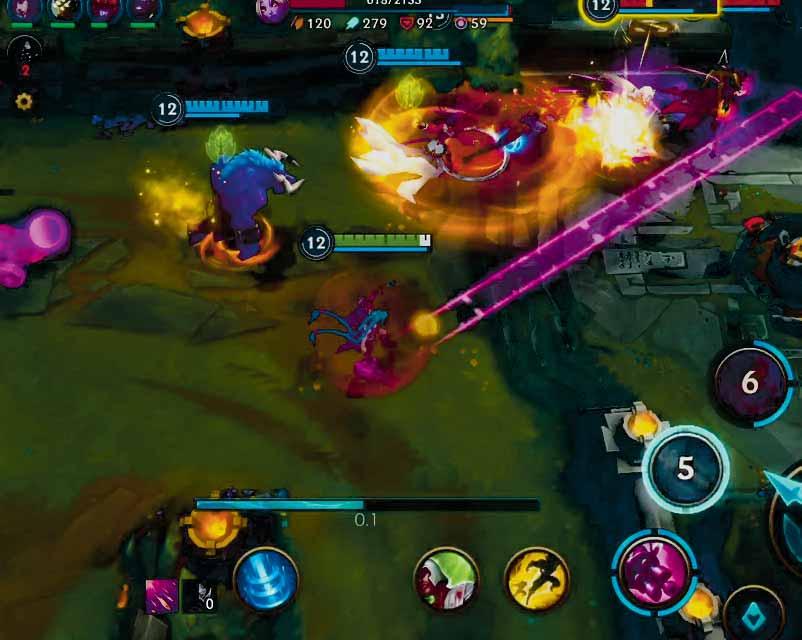
Task: Cast the yellow running-figure Flash spell
Action: (537, 579)
